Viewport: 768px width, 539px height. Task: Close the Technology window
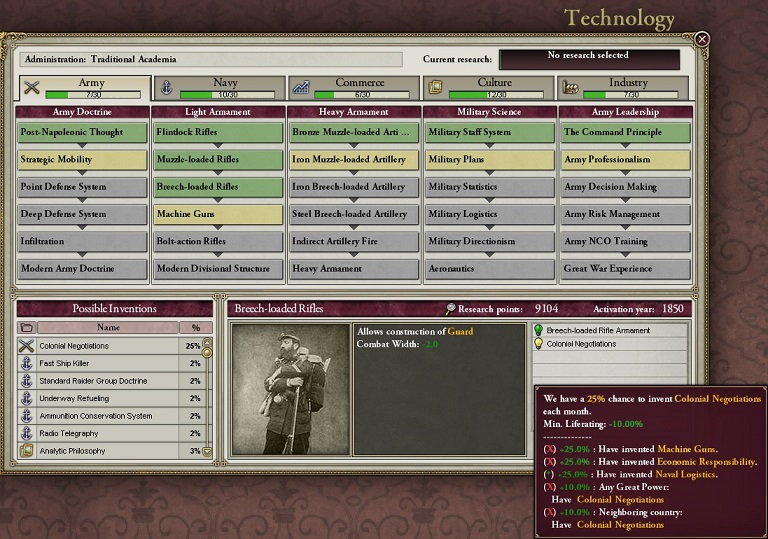click(702, 39)
